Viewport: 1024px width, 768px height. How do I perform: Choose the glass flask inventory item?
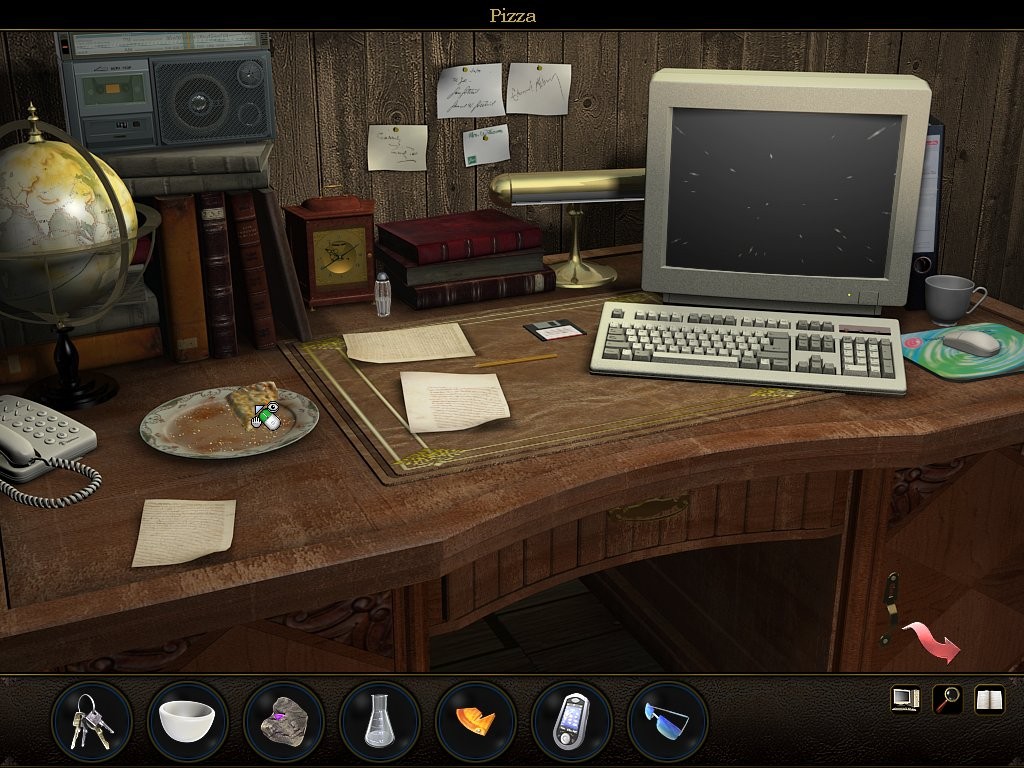click(379, 721)
